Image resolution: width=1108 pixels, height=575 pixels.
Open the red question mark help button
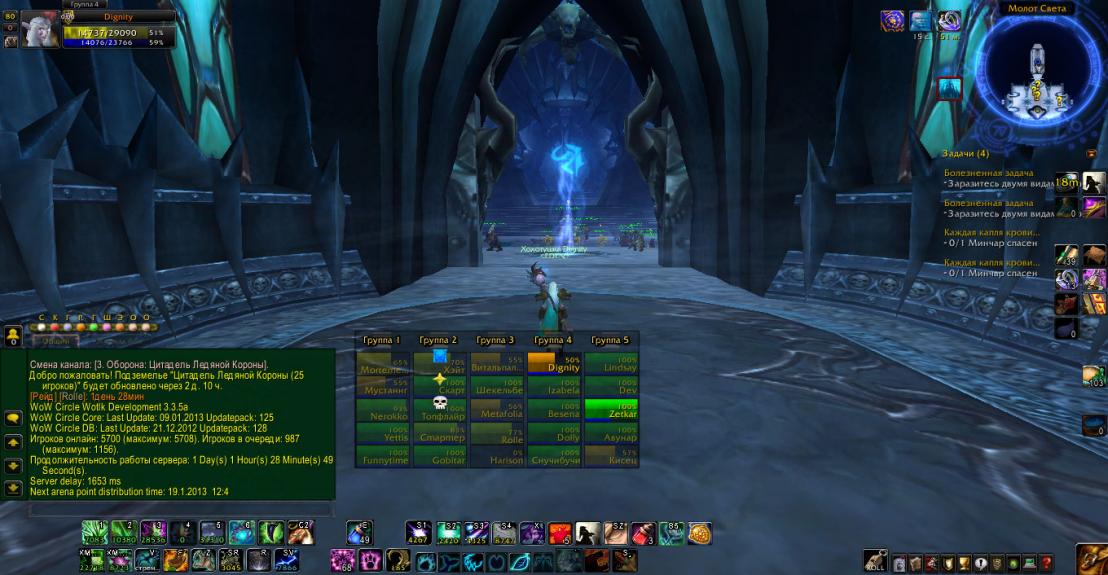click(x=1045, y=563)
